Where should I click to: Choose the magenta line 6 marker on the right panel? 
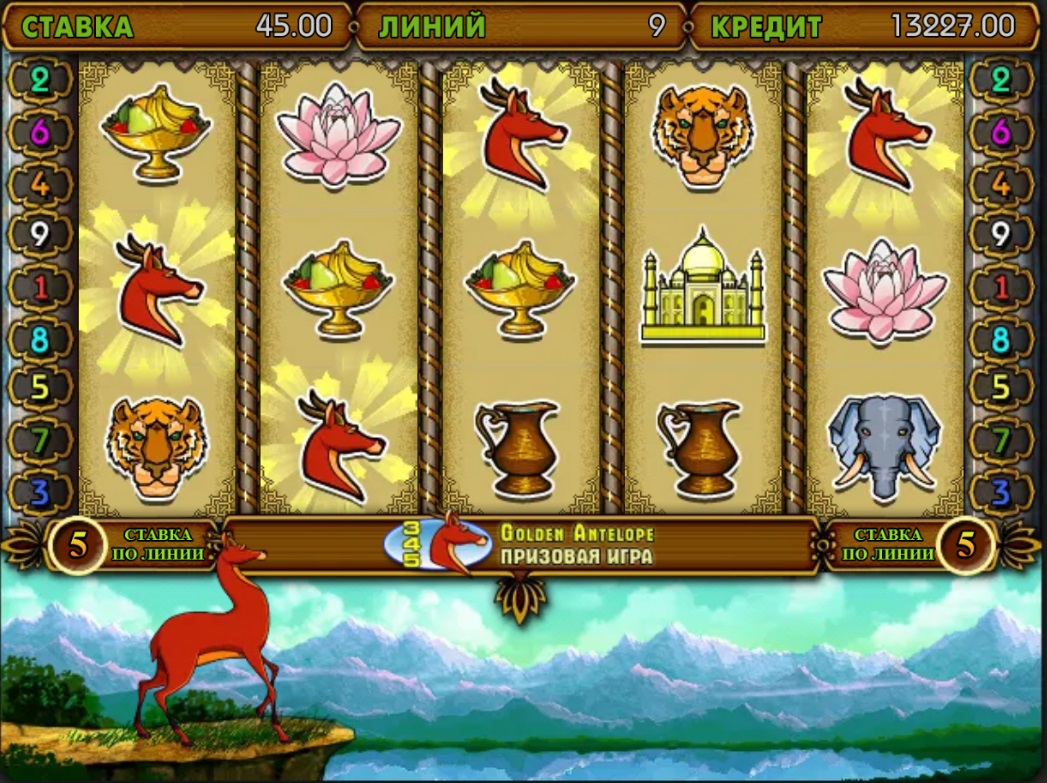click(x=1001, y=133)
